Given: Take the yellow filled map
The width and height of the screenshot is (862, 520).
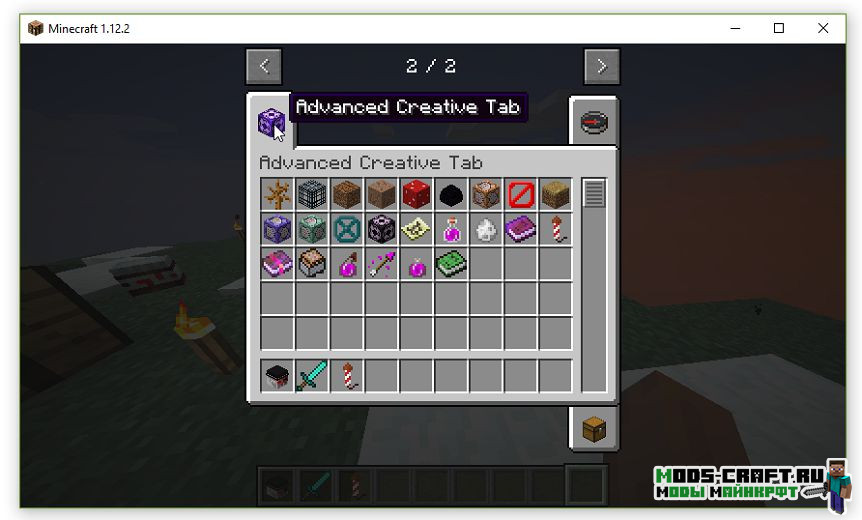Looking at the screenshot, I should tap(416, 230).
